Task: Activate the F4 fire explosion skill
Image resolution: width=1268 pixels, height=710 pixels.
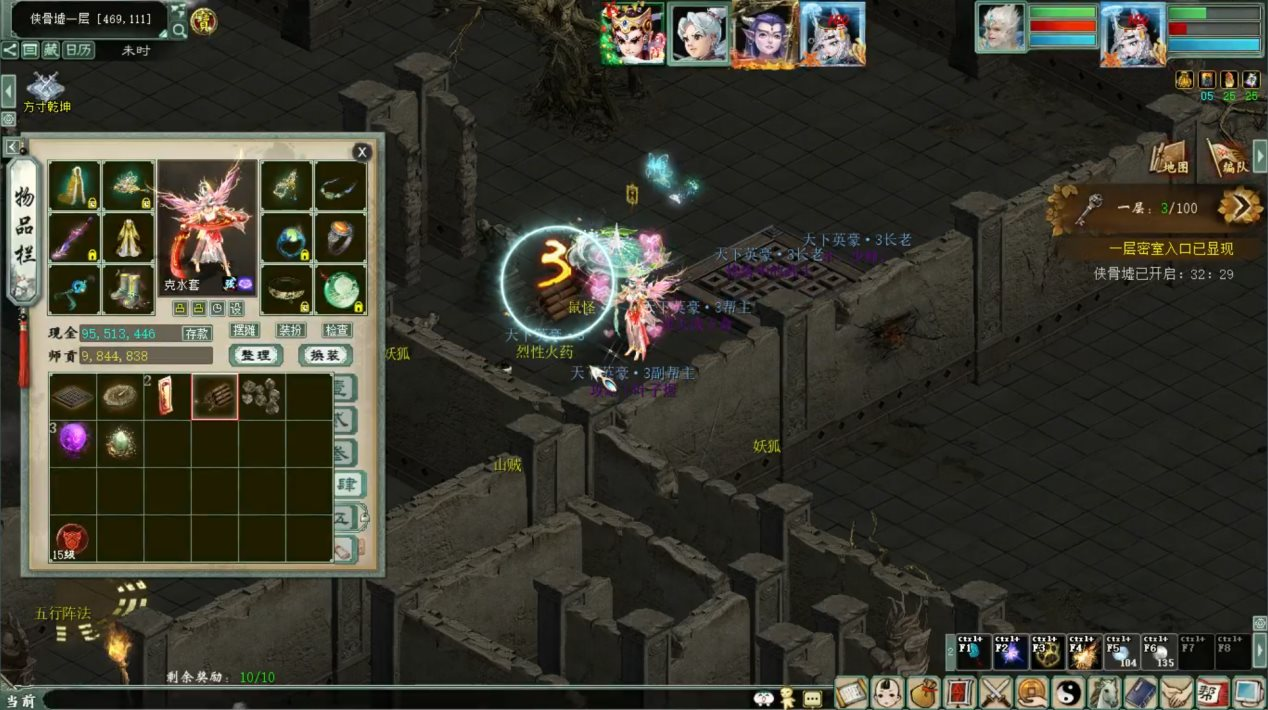Action: (x=1083, y=651)
